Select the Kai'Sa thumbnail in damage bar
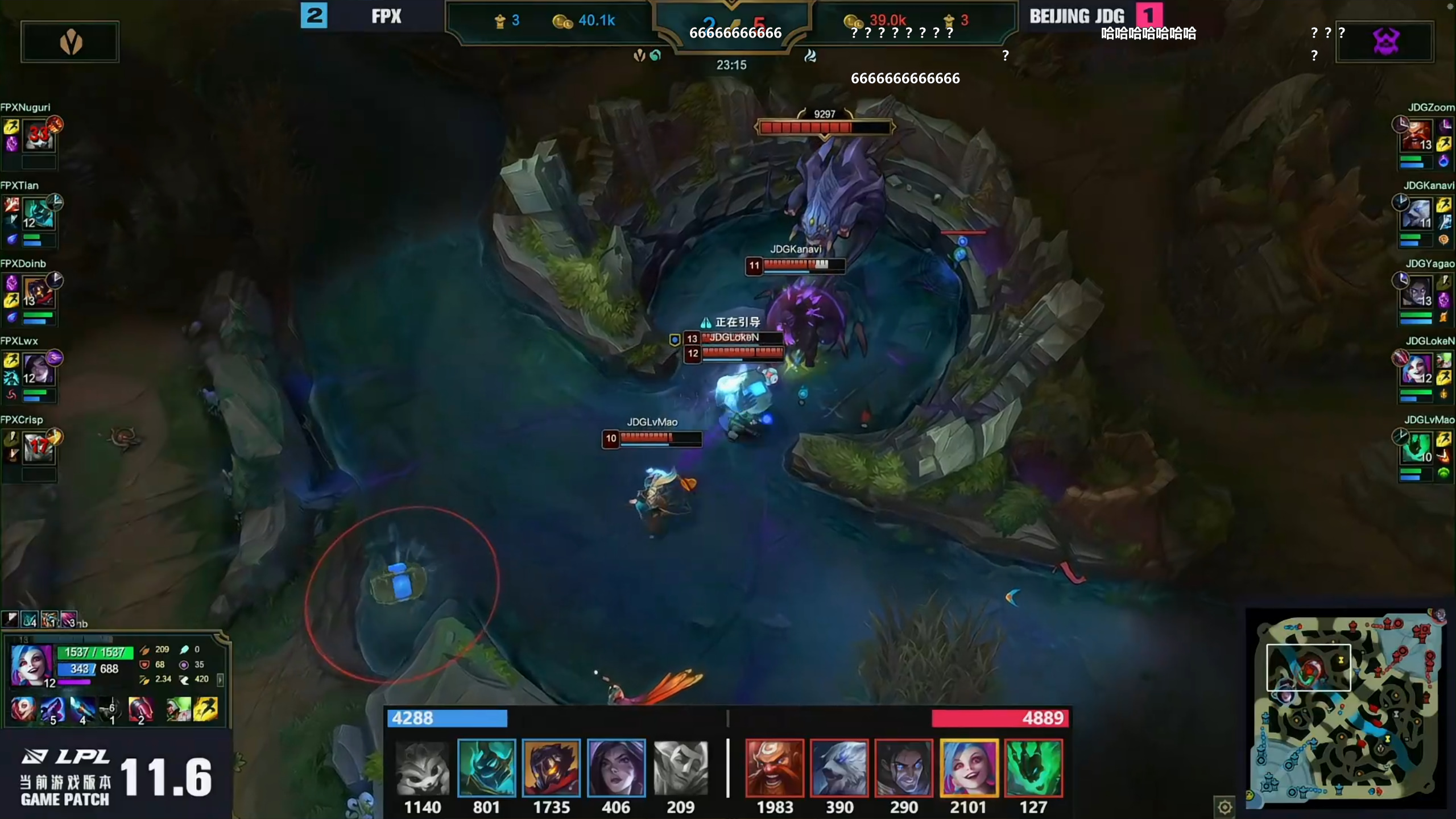The height and width of the screenshot is (819, 1456). tap(616, 768)
